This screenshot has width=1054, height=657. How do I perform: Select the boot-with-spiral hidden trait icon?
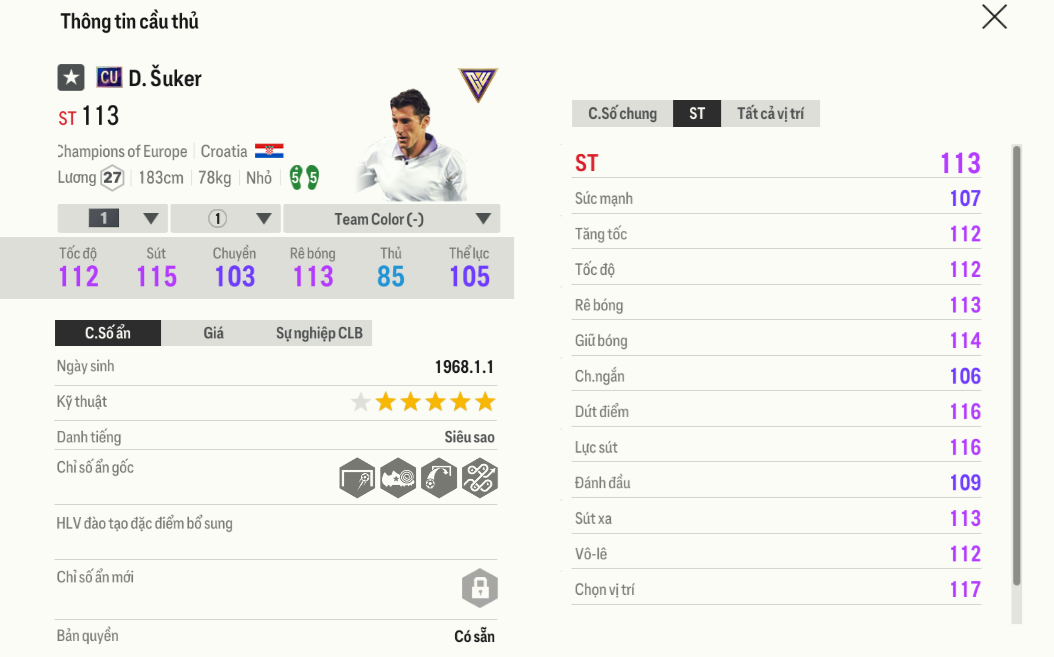[x=398, y=478]
